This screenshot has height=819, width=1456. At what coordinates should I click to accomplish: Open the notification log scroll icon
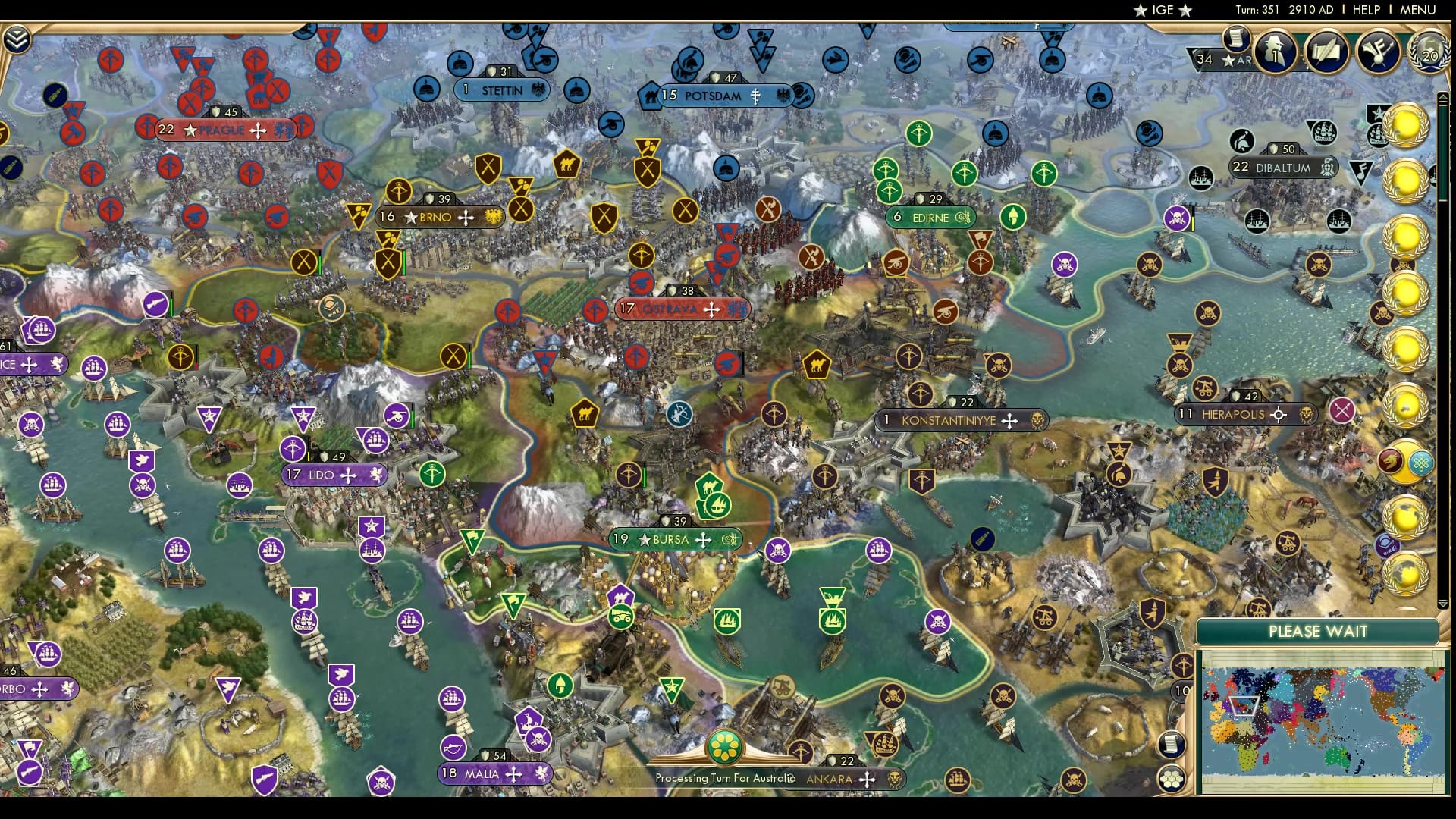(x=1235, y=42)
